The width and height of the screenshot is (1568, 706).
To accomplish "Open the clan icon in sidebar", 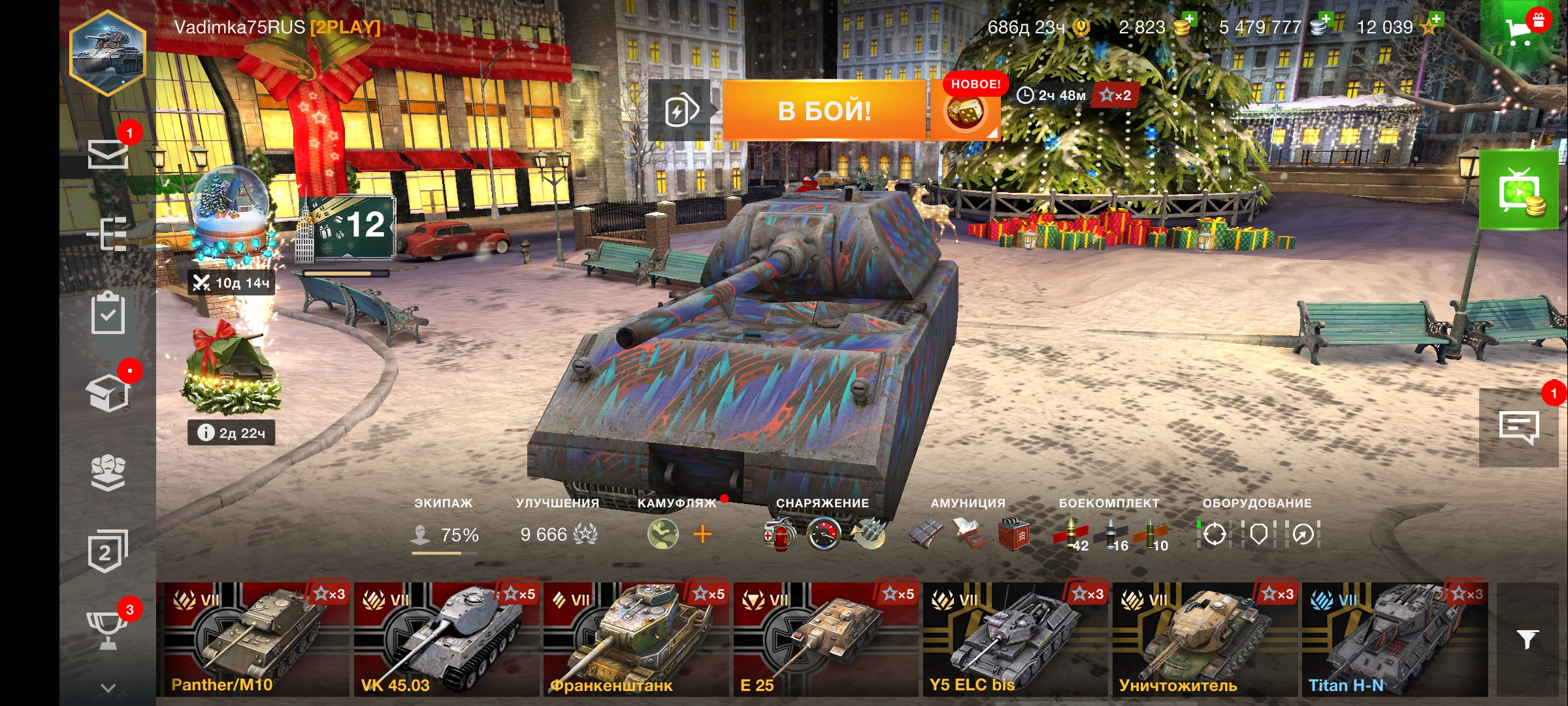I will (108, 472).
